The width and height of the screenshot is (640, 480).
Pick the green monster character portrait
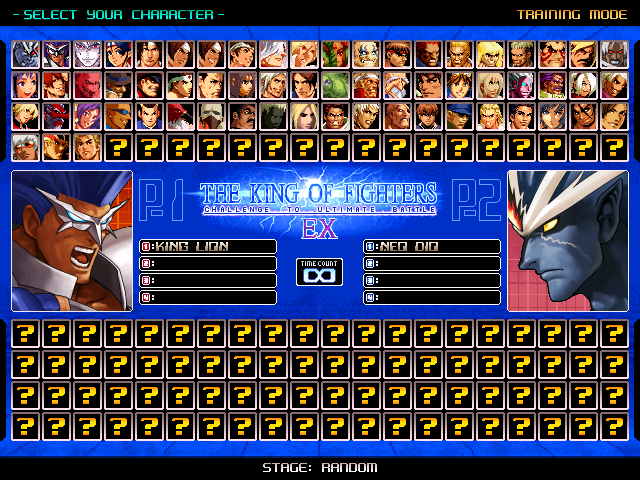pos(336,86)
